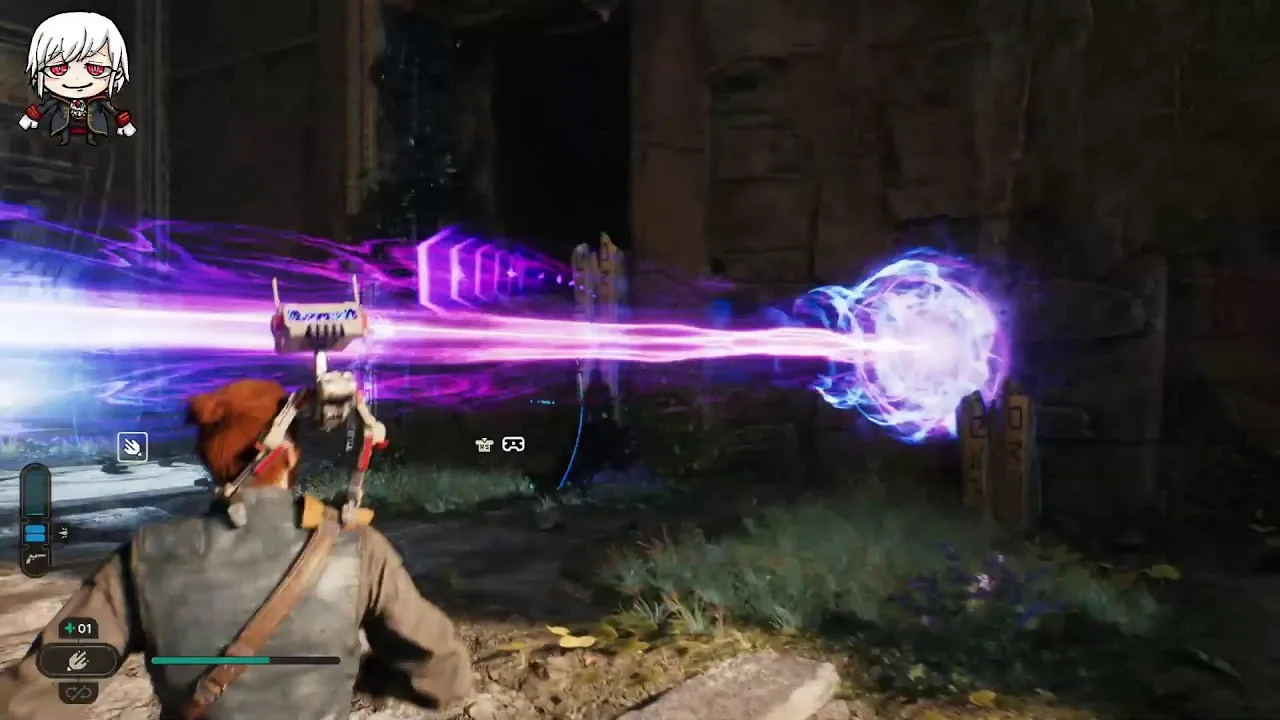Screen dimensions: 1280x720
Task: Activate the stance swap arrows icon
Action: pyautogui.click(x=78, y=690)
